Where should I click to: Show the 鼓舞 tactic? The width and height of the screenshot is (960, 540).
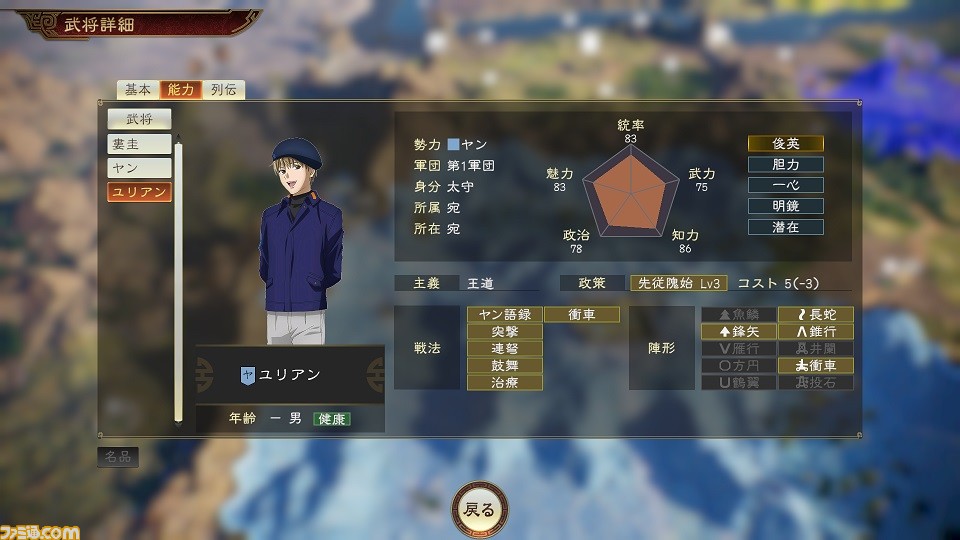tap(504, 365)
